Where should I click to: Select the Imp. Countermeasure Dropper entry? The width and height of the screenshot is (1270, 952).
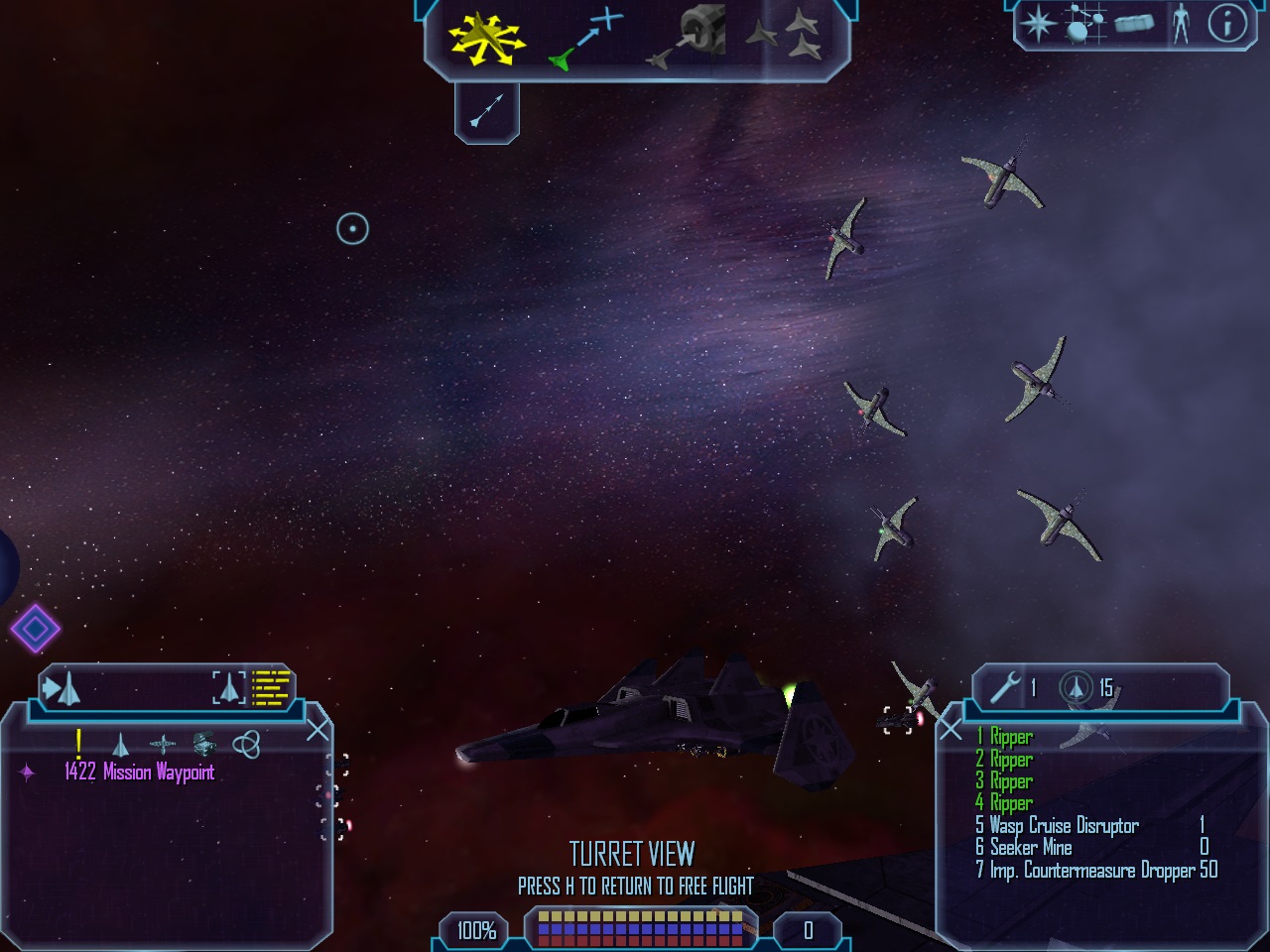coord(1091,871)
